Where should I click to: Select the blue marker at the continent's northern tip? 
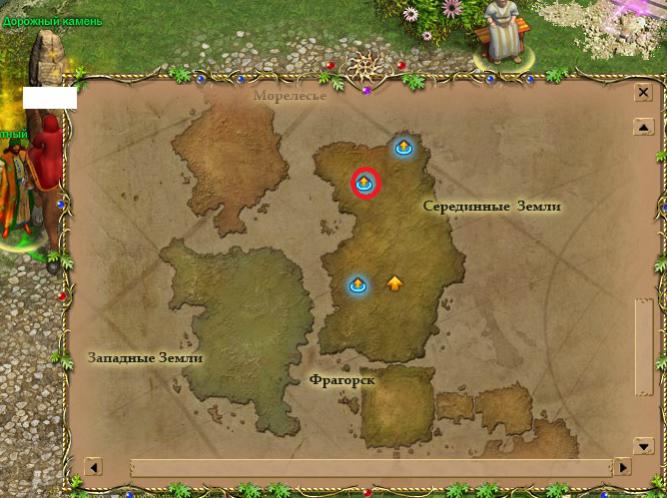point(403,148)
